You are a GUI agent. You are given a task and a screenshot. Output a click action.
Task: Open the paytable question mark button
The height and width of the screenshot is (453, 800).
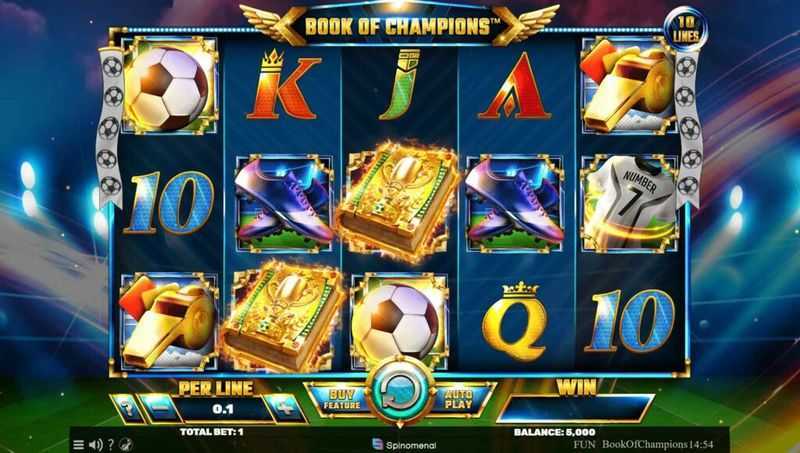(x=126, y=408)
